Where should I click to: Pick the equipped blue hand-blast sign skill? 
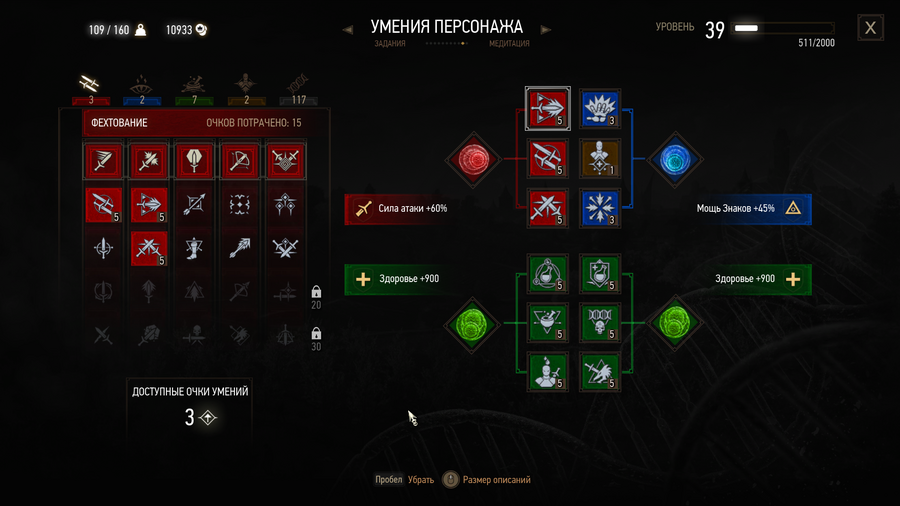599,107
